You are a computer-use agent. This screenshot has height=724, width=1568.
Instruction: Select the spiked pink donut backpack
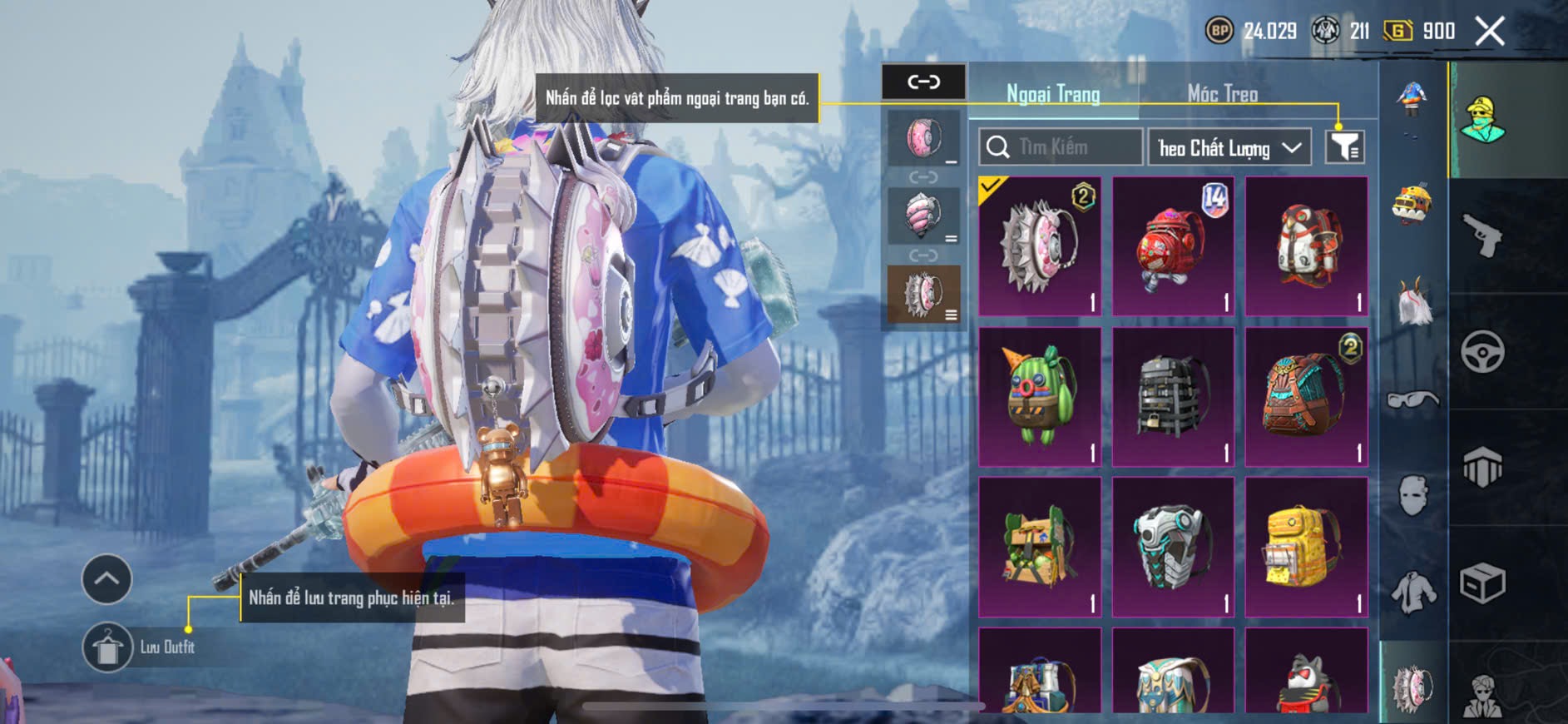pos(1040,246)
